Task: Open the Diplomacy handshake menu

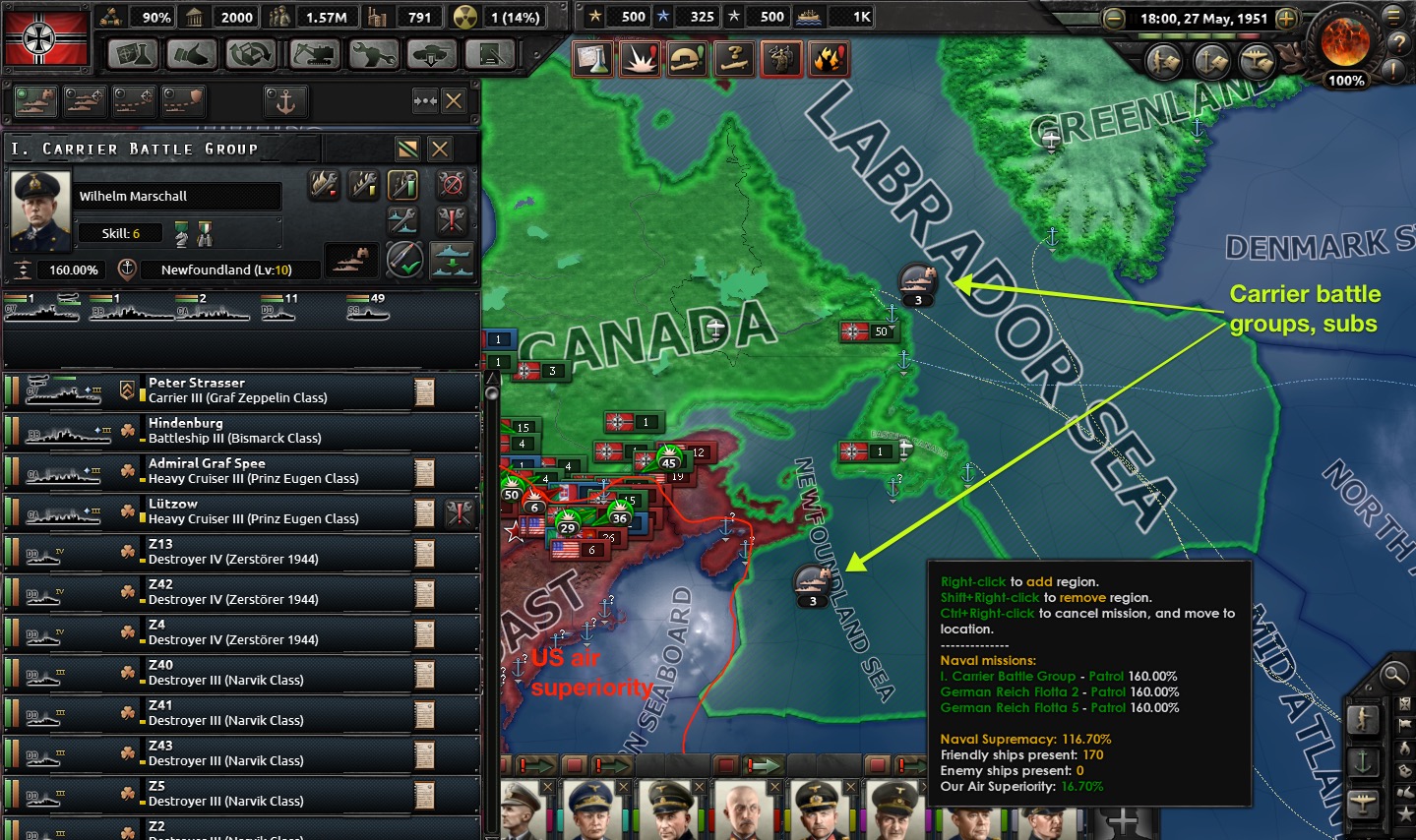Action: 192,54
